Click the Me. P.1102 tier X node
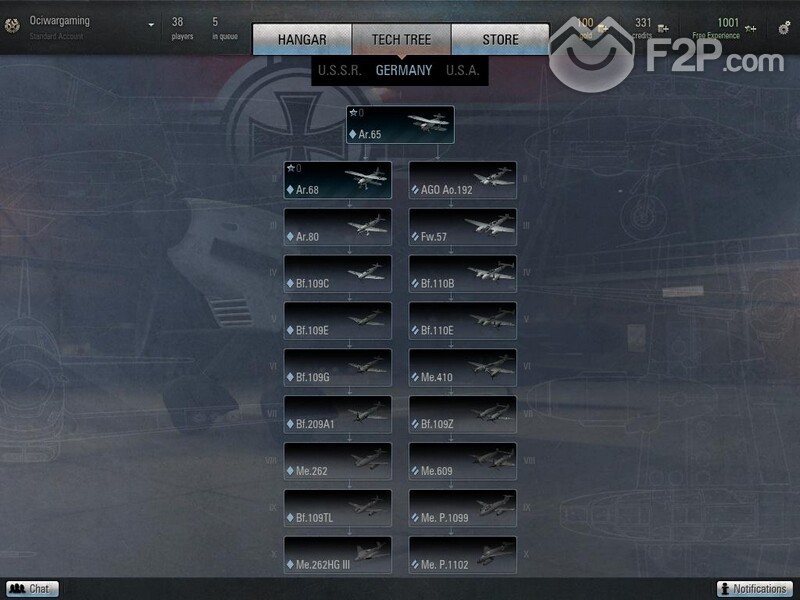This screenshot has width=800, height=600. click(463, 555)
